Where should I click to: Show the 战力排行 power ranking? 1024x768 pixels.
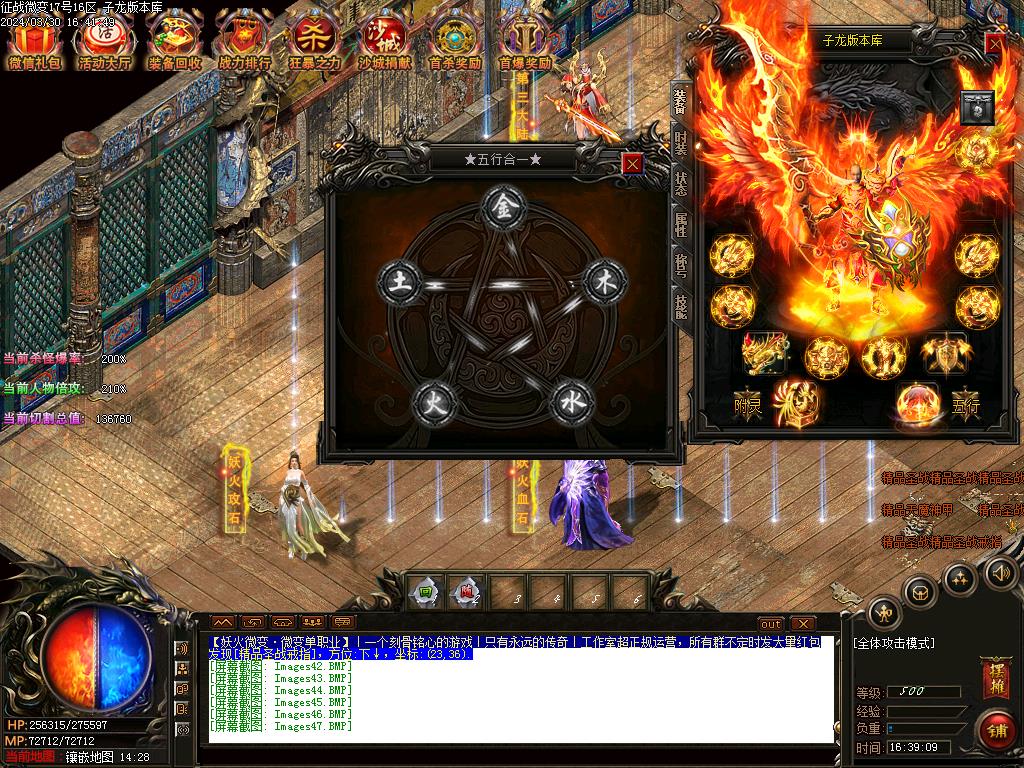click(245, 40)
